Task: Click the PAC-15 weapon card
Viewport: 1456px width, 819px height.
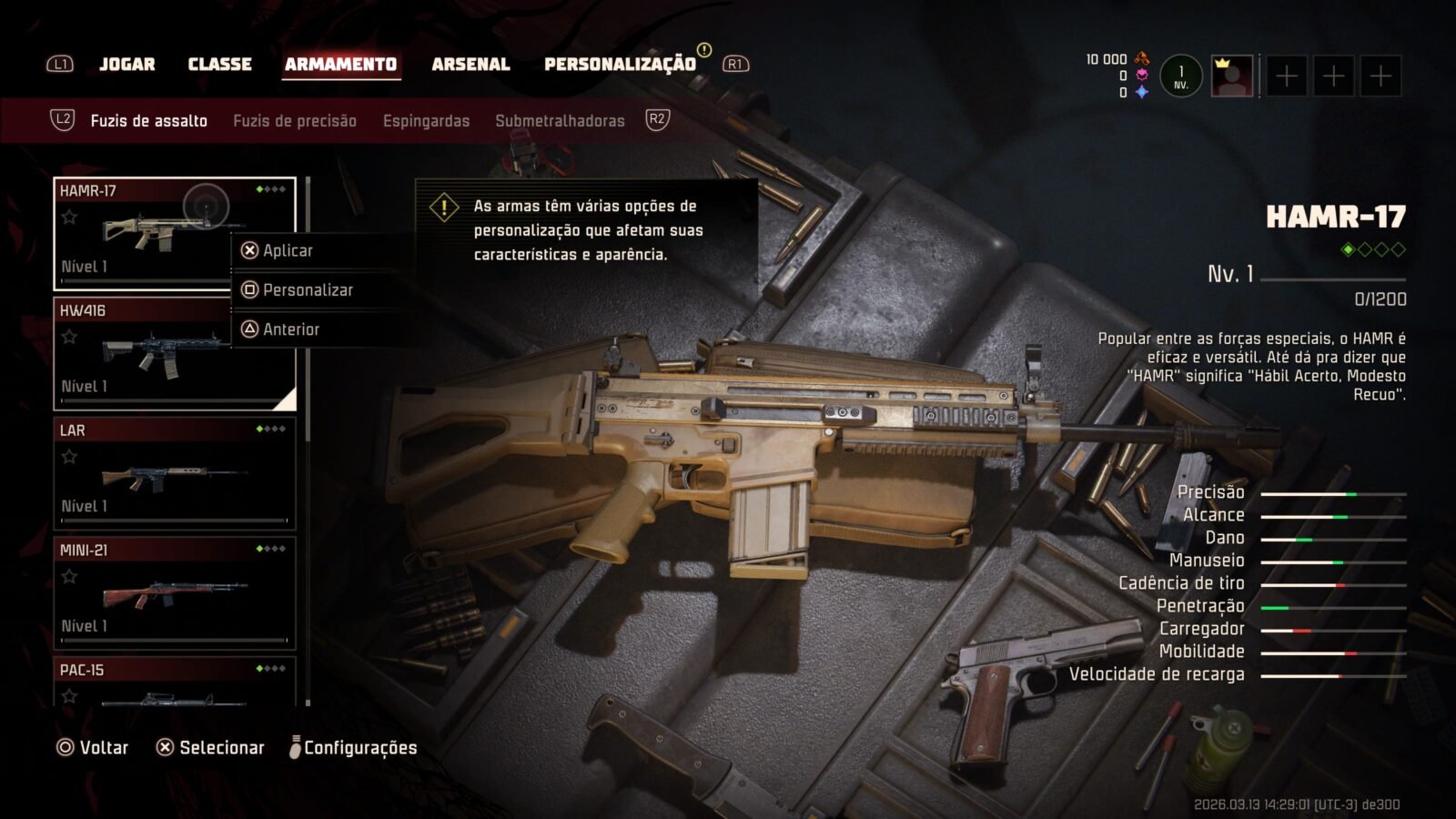Action: 175,682
